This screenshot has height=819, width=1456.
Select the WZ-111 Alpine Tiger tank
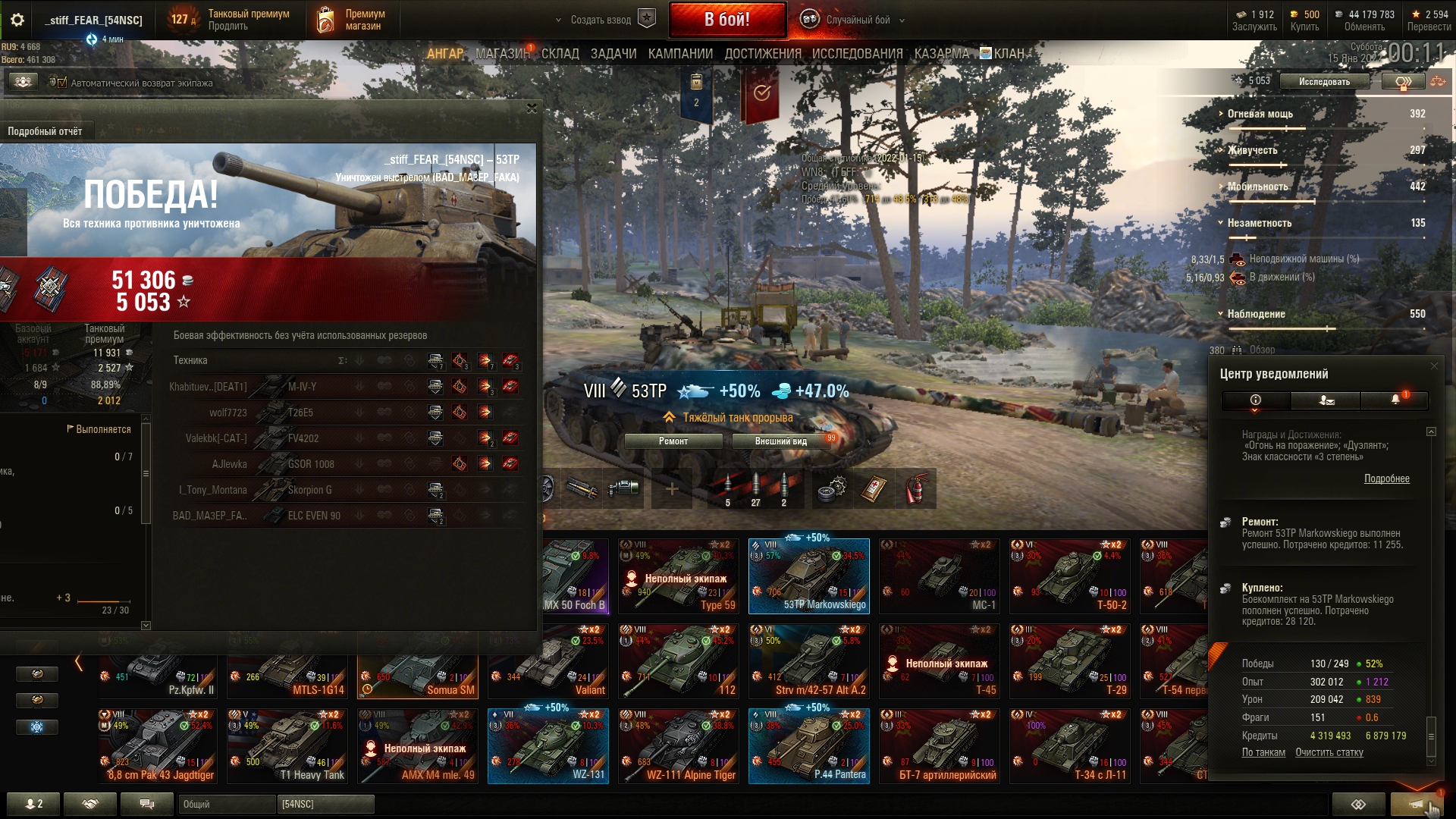point(677,746)
